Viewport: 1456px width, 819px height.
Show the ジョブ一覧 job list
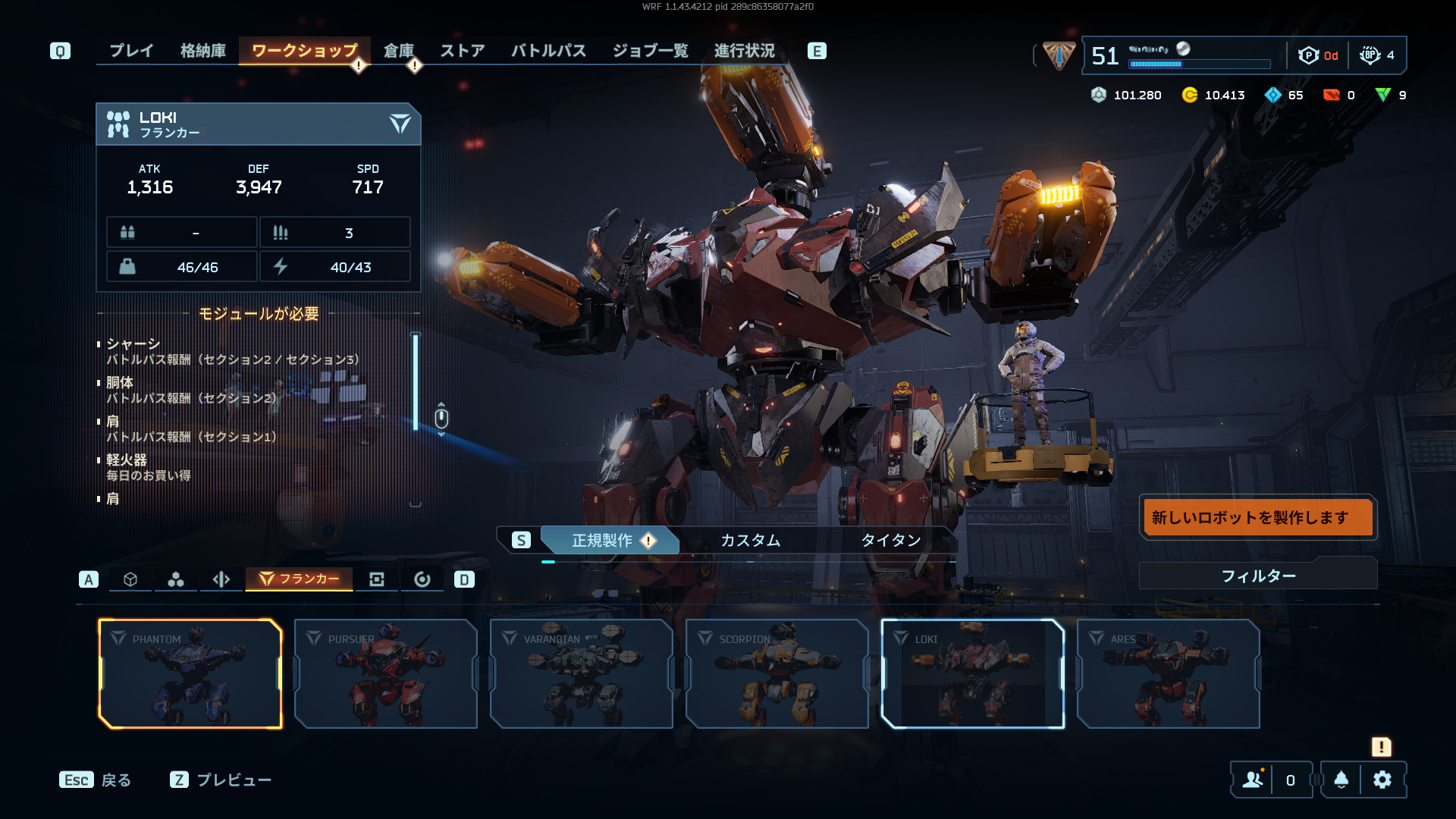pyautogui.click(x=650, y=51)
